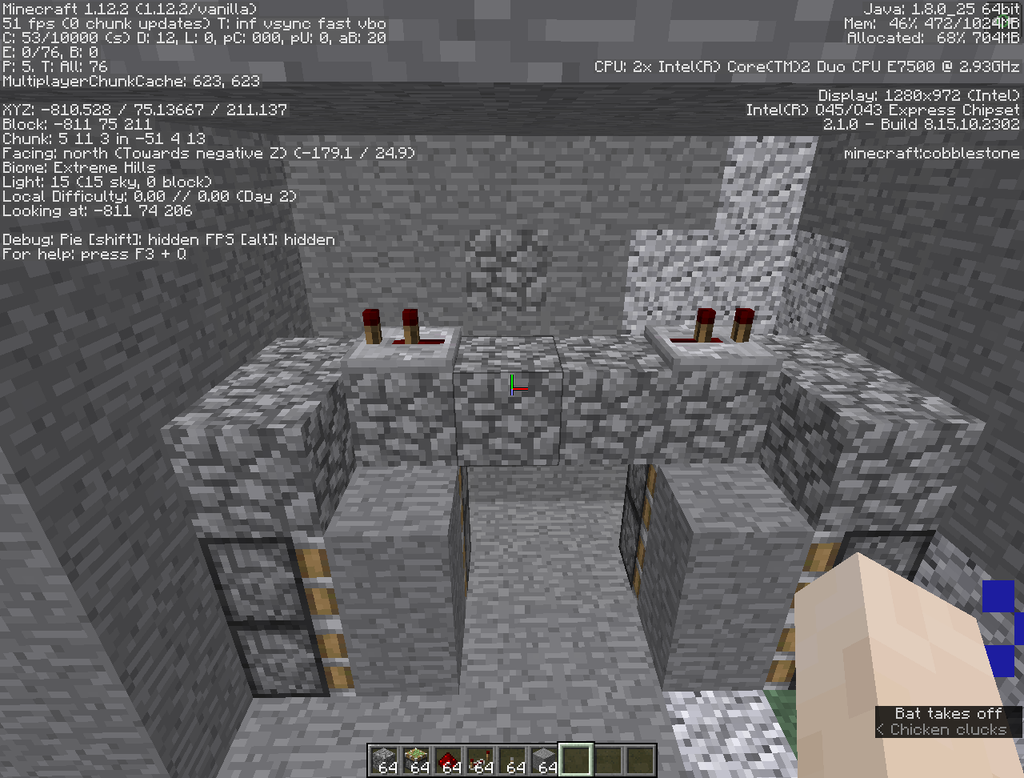
Task: Choose the smooth stone block hotbar slot
Action: click(545, 760)
